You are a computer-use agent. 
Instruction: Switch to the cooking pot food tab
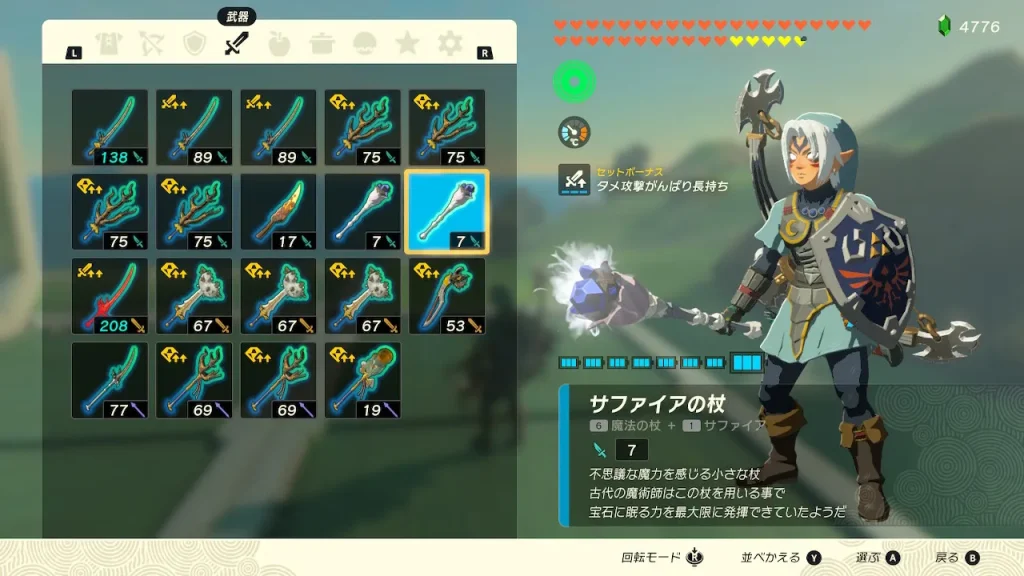click(322, 44)
